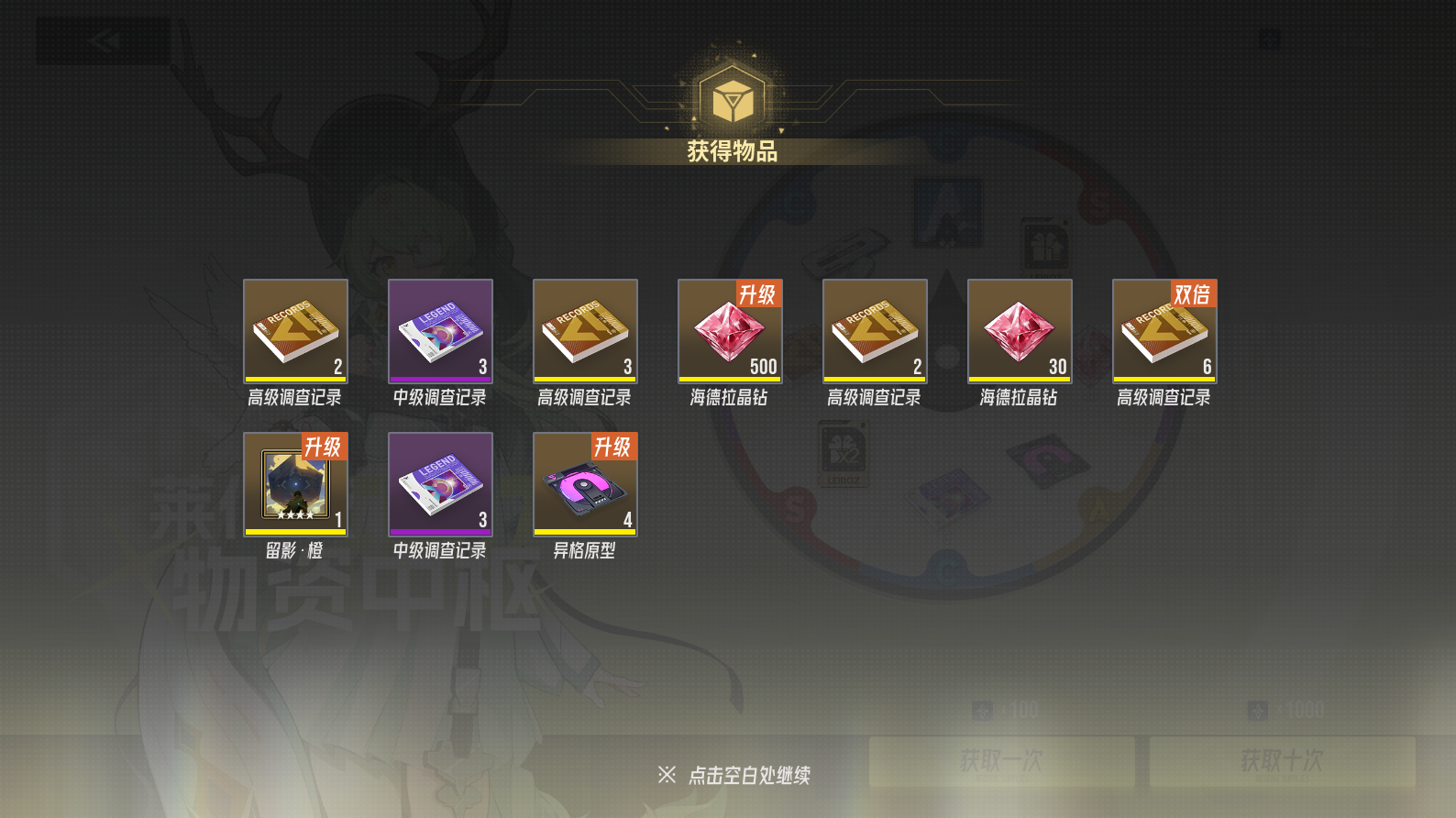
Task: Click the 升级 badge on 留影·橙
Action: tap(325, 447)
